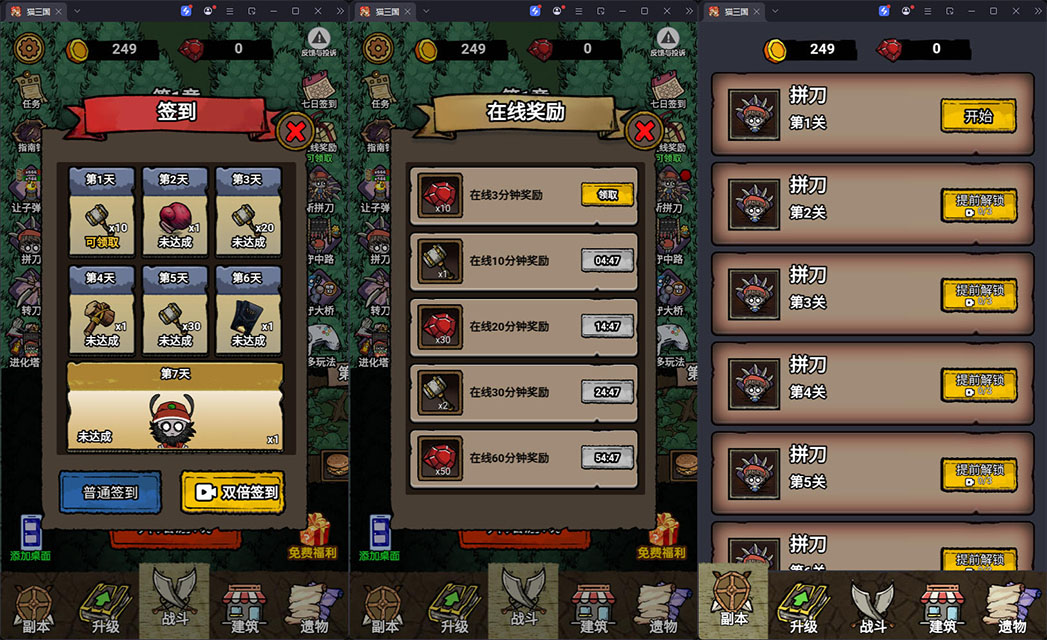This screenshot has height=640, width=1047.
Task: Select the 第2天 boxing glove reward tile
Action: click(x=174, y=211)
